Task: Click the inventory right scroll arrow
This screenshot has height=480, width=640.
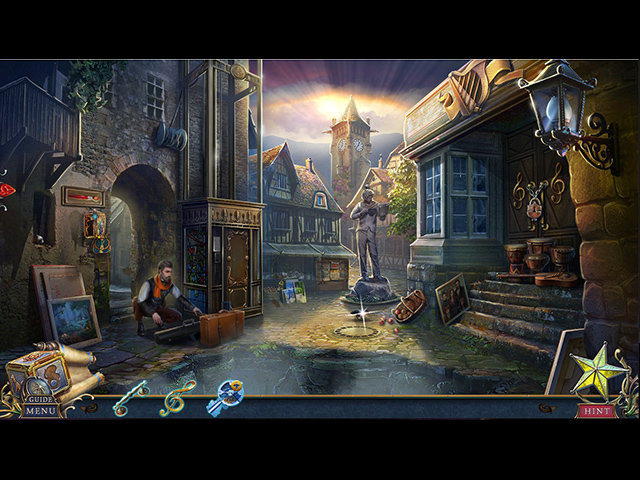Action: coord(545,408)
